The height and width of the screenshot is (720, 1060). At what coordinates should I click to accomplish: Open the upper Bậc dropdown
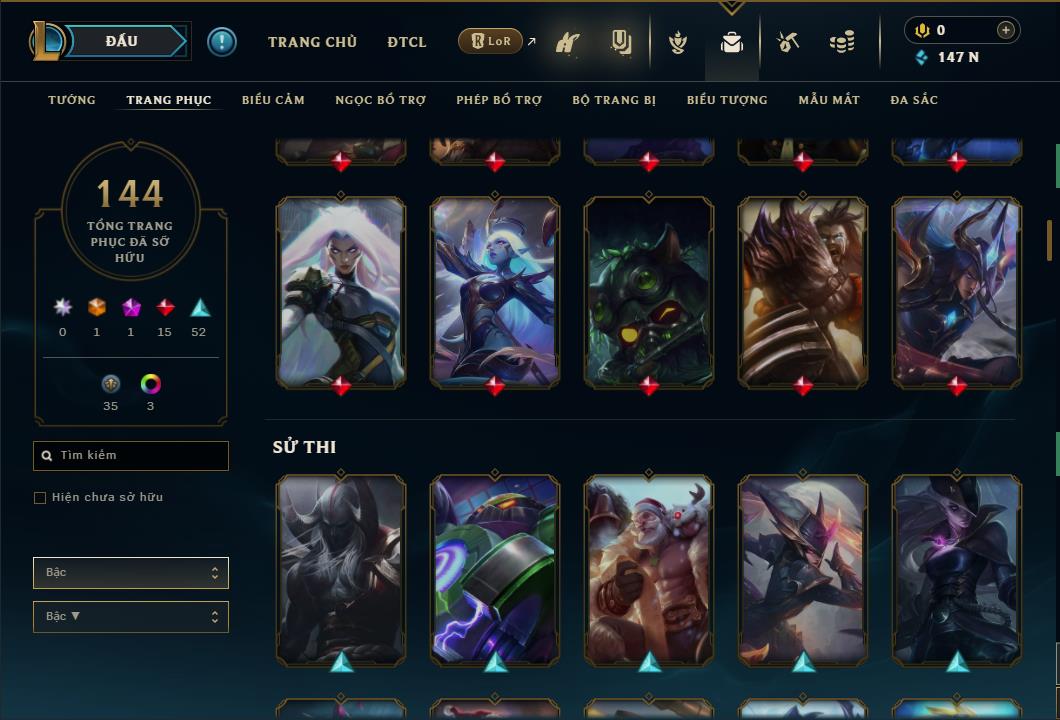point(131,573)
